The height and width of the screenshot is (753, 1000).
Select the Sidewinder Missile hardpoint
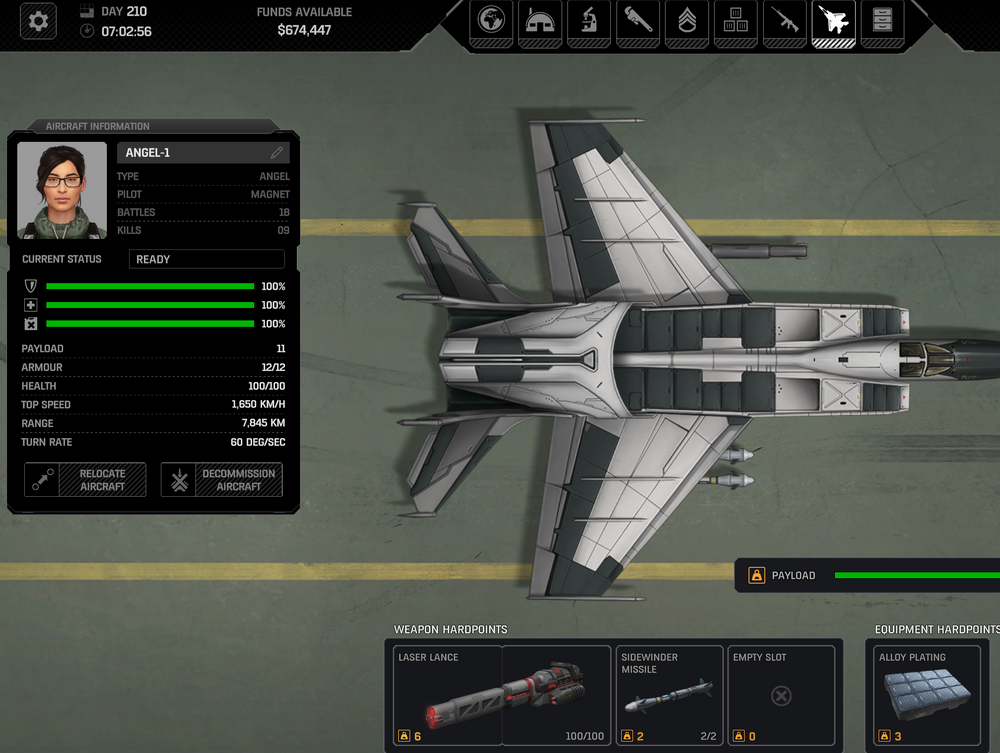(x=669, y=696)
